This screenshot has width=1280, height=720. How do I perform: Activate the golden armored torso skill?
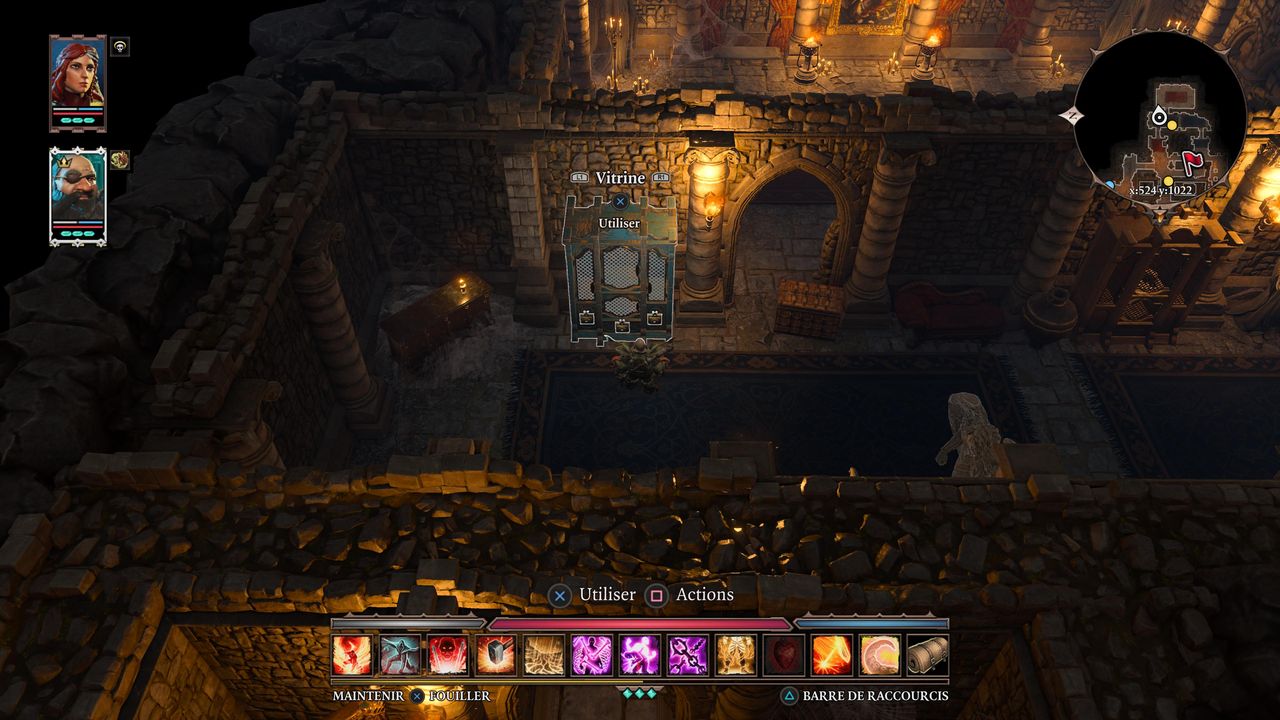click(x=736, y=655)
